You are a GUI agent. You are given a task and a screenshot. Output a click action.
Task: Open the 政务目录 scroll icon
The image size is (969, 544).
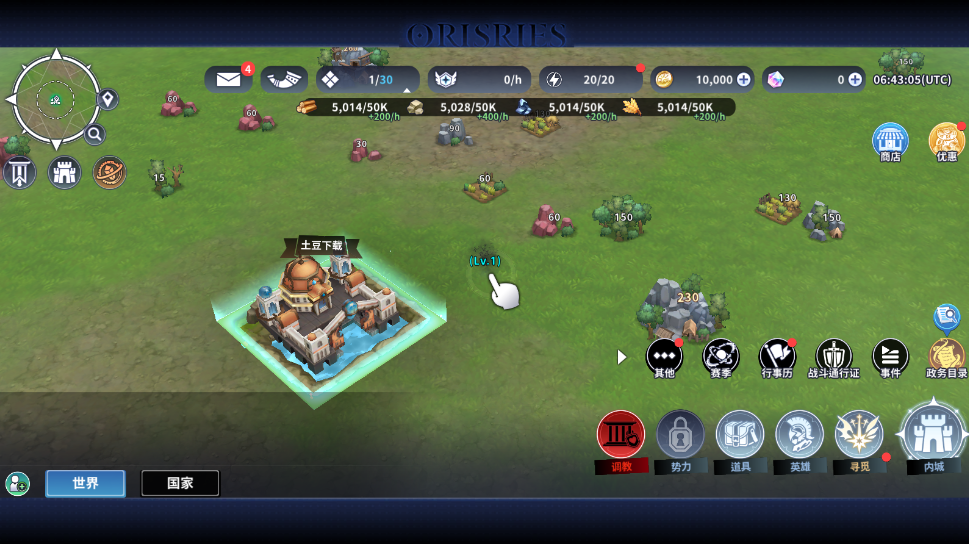click(x=946, y=356)
